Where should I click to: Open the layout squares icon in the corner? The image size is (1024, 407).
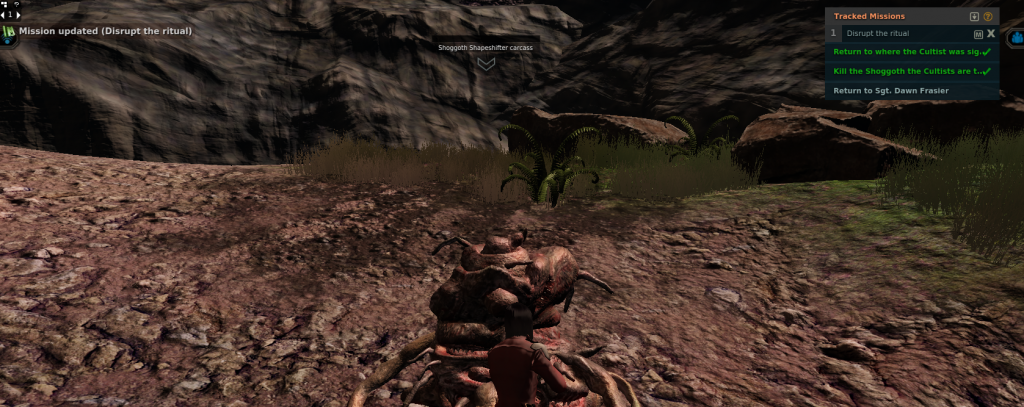pyautogui.click(x=5, y=5)
